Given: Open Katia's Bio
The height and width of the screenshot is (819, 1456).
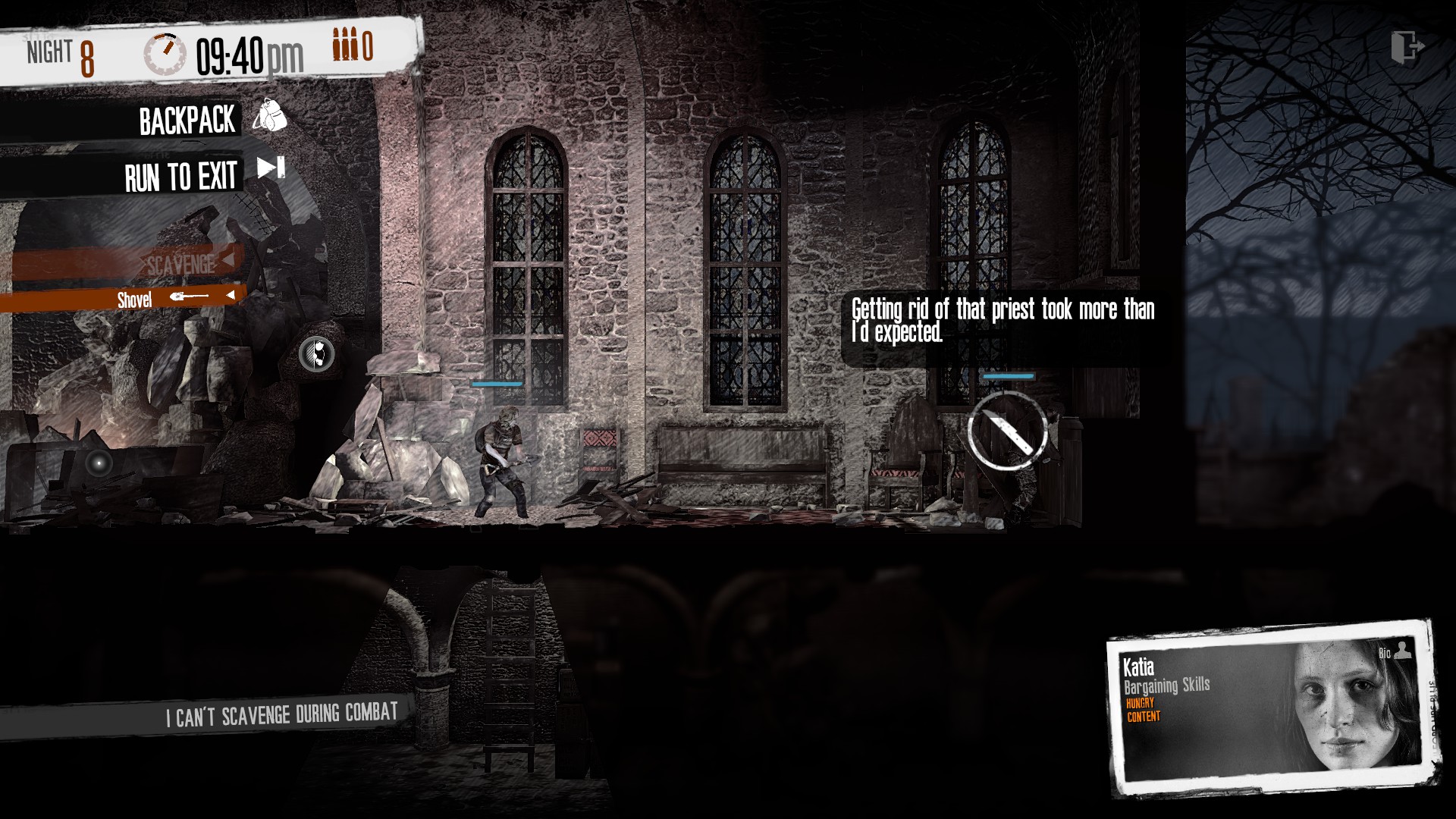Looking at the screenshot, I should 1394,651.
